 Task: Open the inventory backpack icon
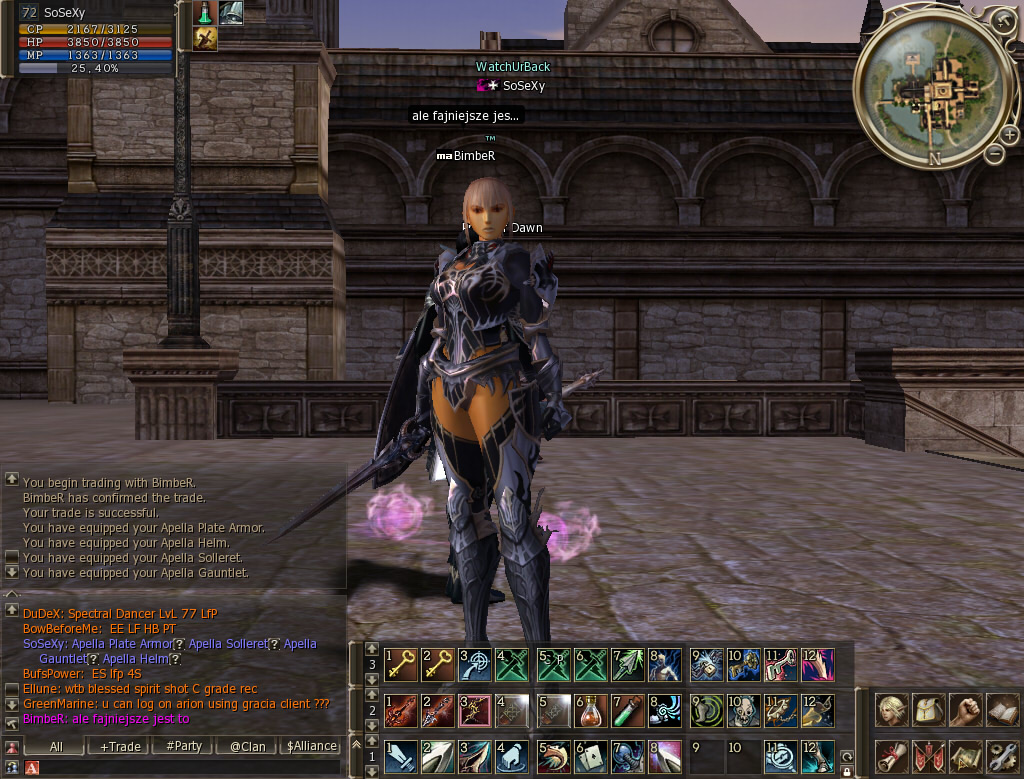click(927, 710)
